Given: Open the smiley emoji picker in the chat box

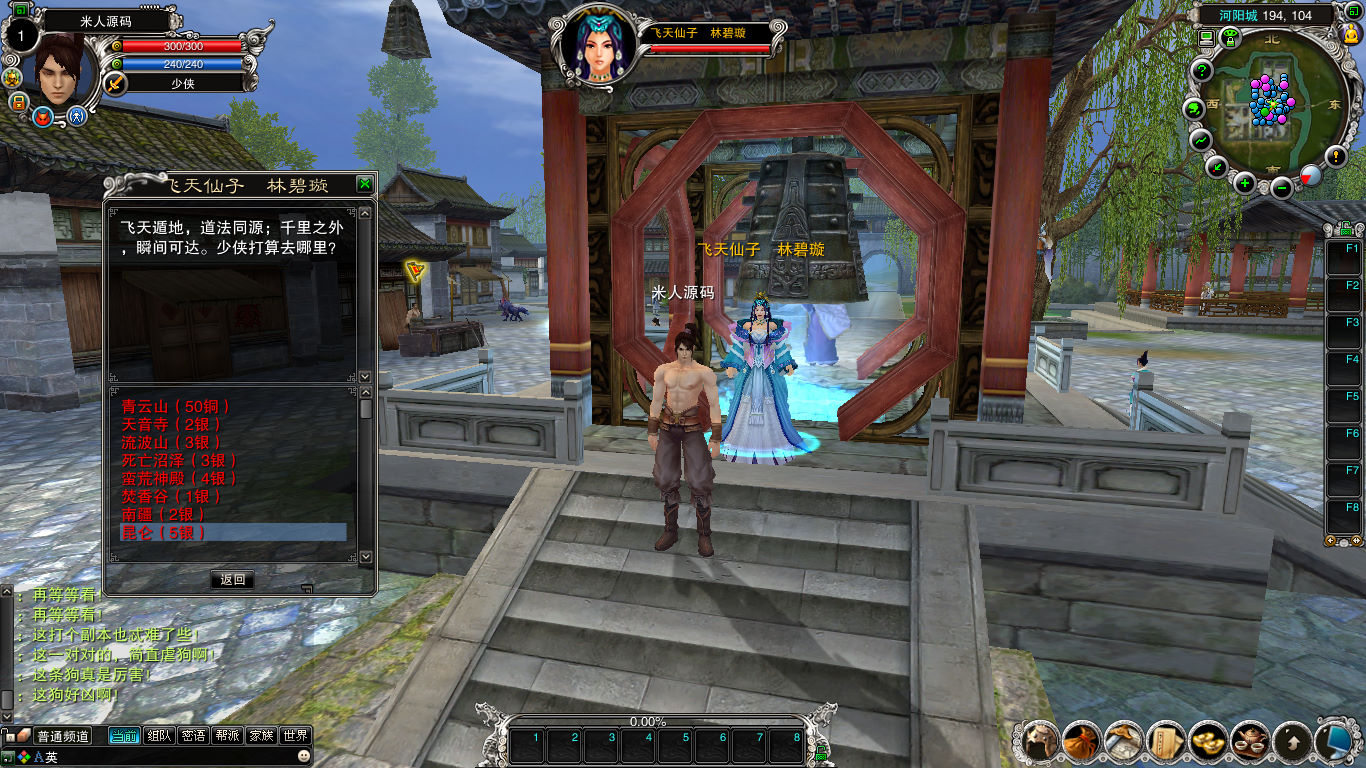Looking at the screenshot, I should click(x=304, y=757).
